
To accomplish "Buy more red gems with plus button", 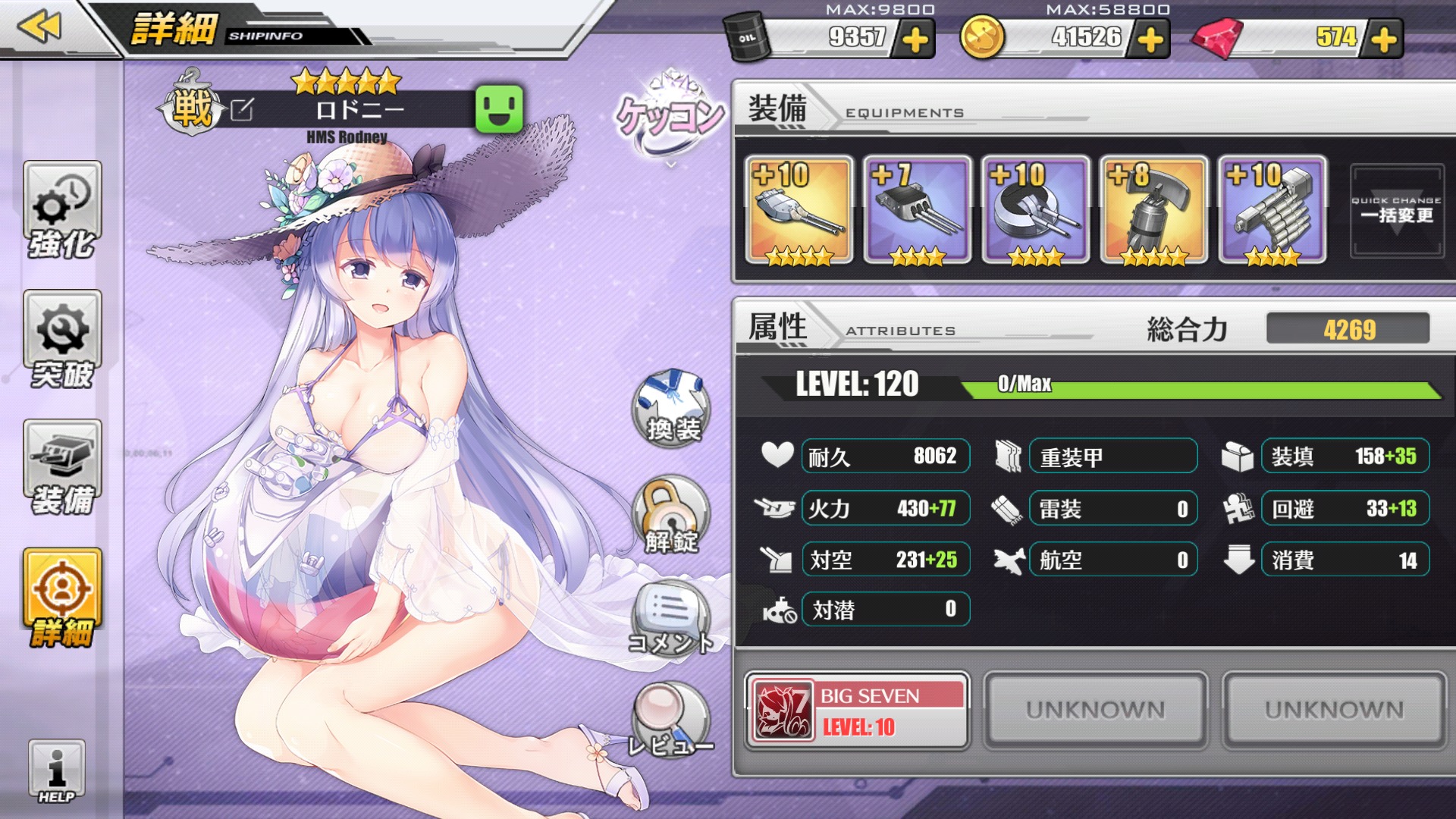I will (x=1383, y=39).
